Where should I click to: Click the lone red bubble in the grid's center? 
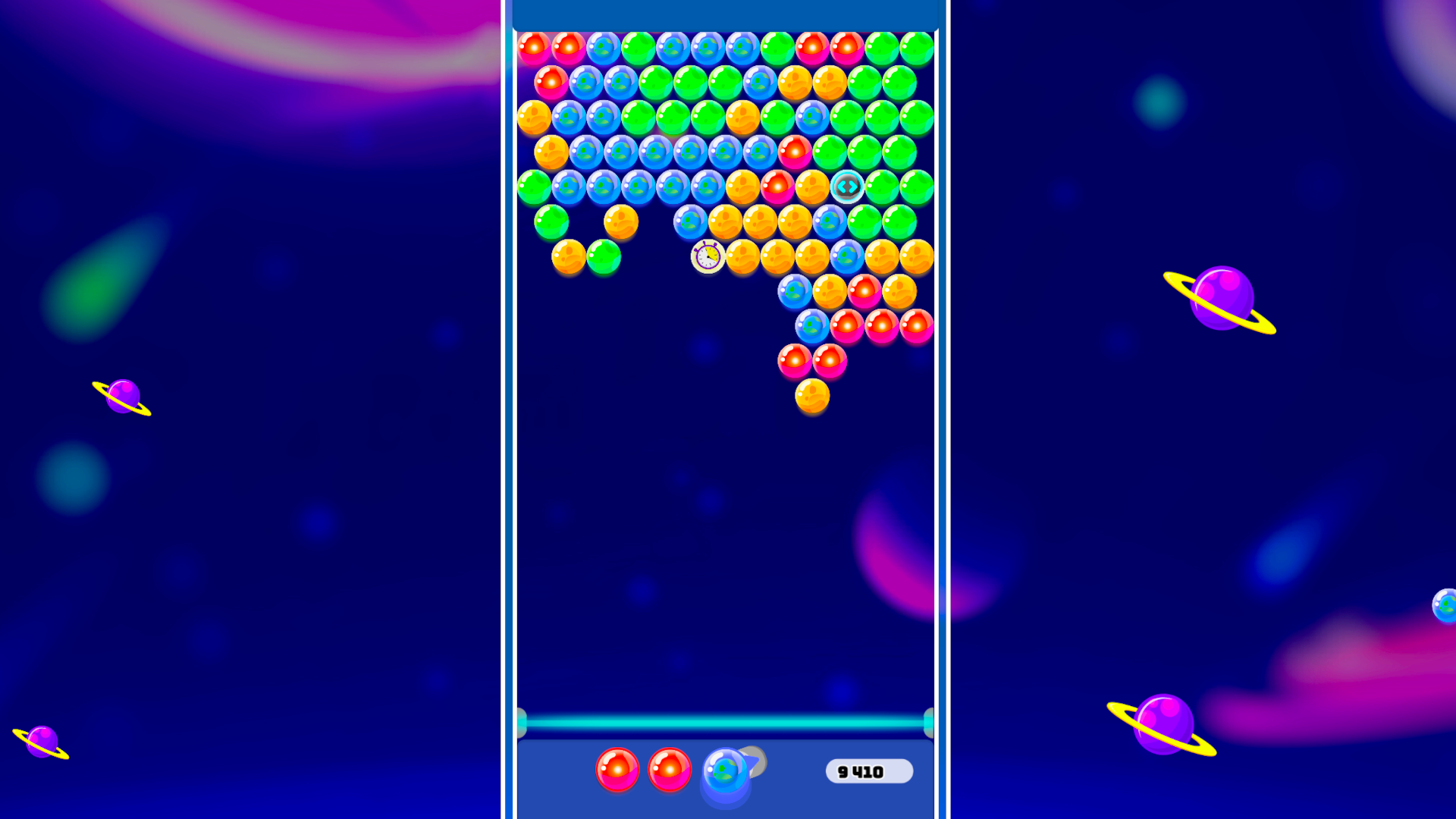click(x=795, y=154)
